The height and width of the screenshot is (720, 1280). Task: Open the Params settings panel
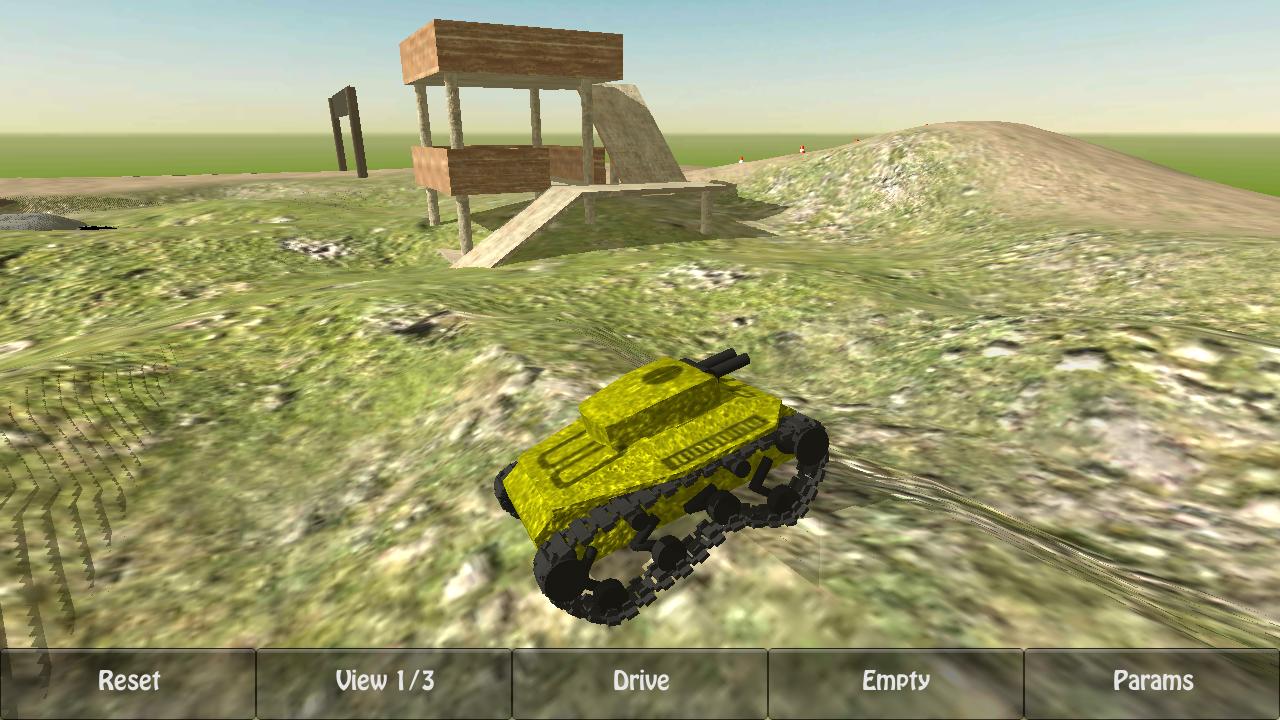pyautogui.click(x=1154, y=681)
